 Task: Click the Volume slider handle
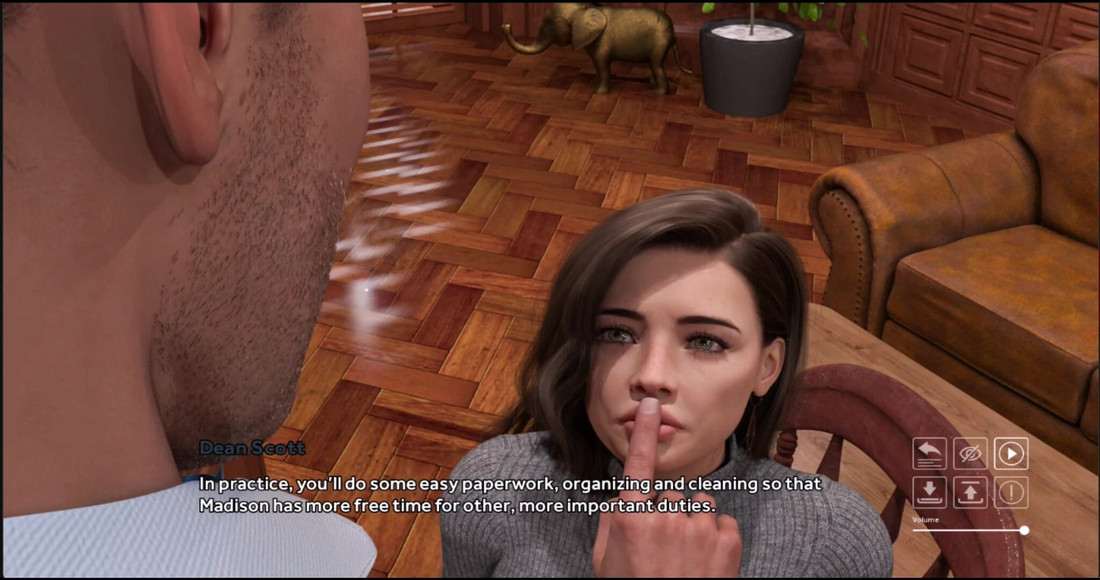tap(1024, 530)
